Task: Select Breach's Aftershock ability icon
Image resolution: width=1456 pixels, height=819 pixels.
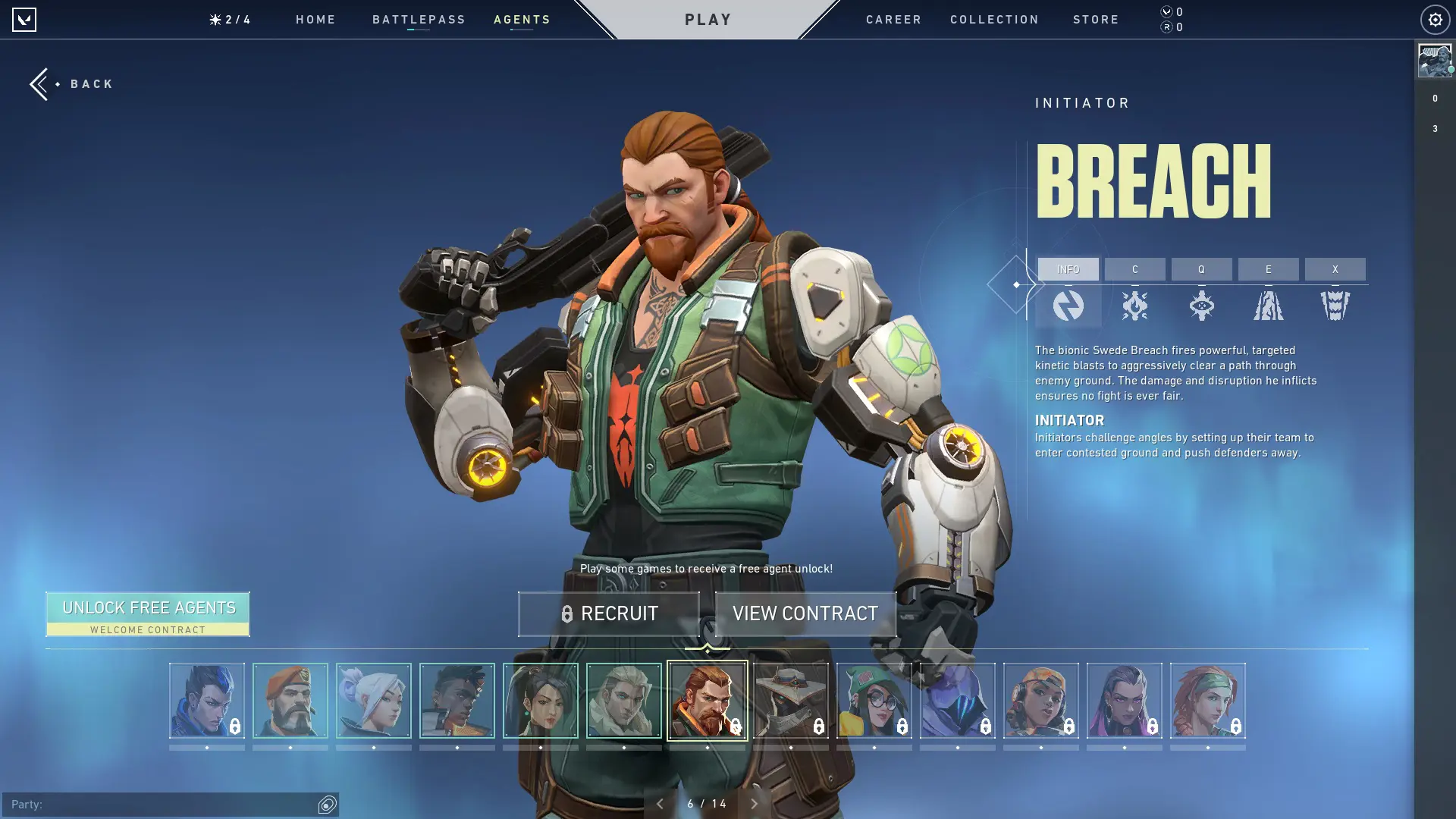Action: point(1135,305)
